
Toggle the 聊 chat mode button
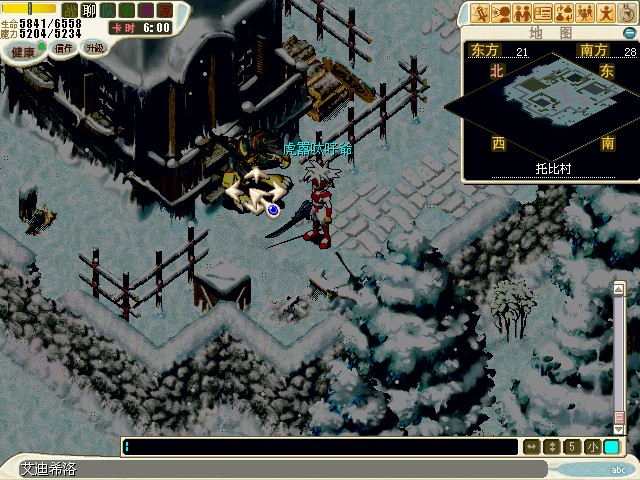88,10
